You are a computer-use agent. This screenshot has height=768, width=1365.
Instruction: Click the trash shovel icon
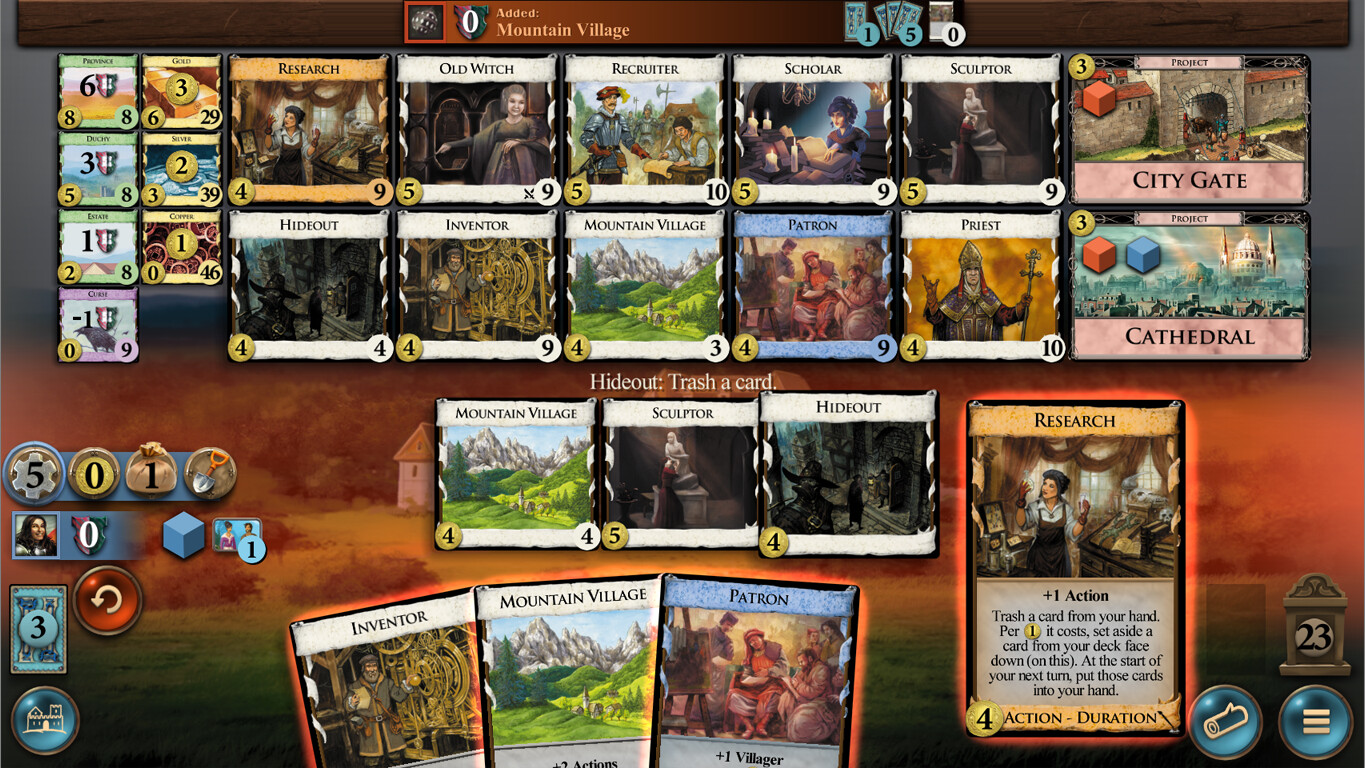click(x=208, y=474)
